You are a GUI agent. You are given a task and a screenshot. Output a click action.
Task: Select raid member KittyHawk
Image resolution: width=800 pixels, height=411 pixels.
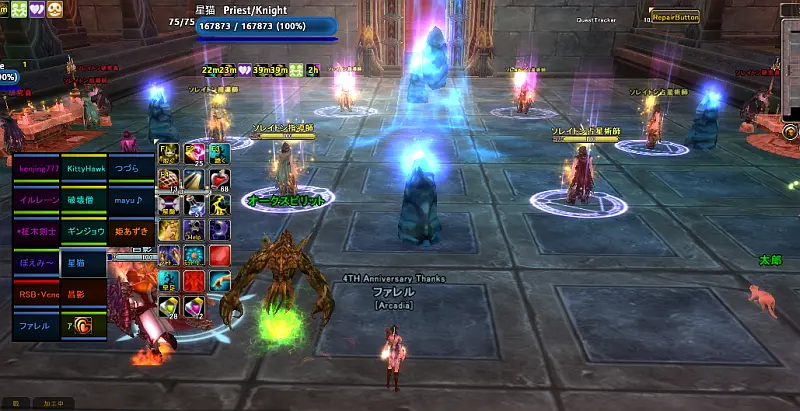pyautogui.click(x=84, y=169)
